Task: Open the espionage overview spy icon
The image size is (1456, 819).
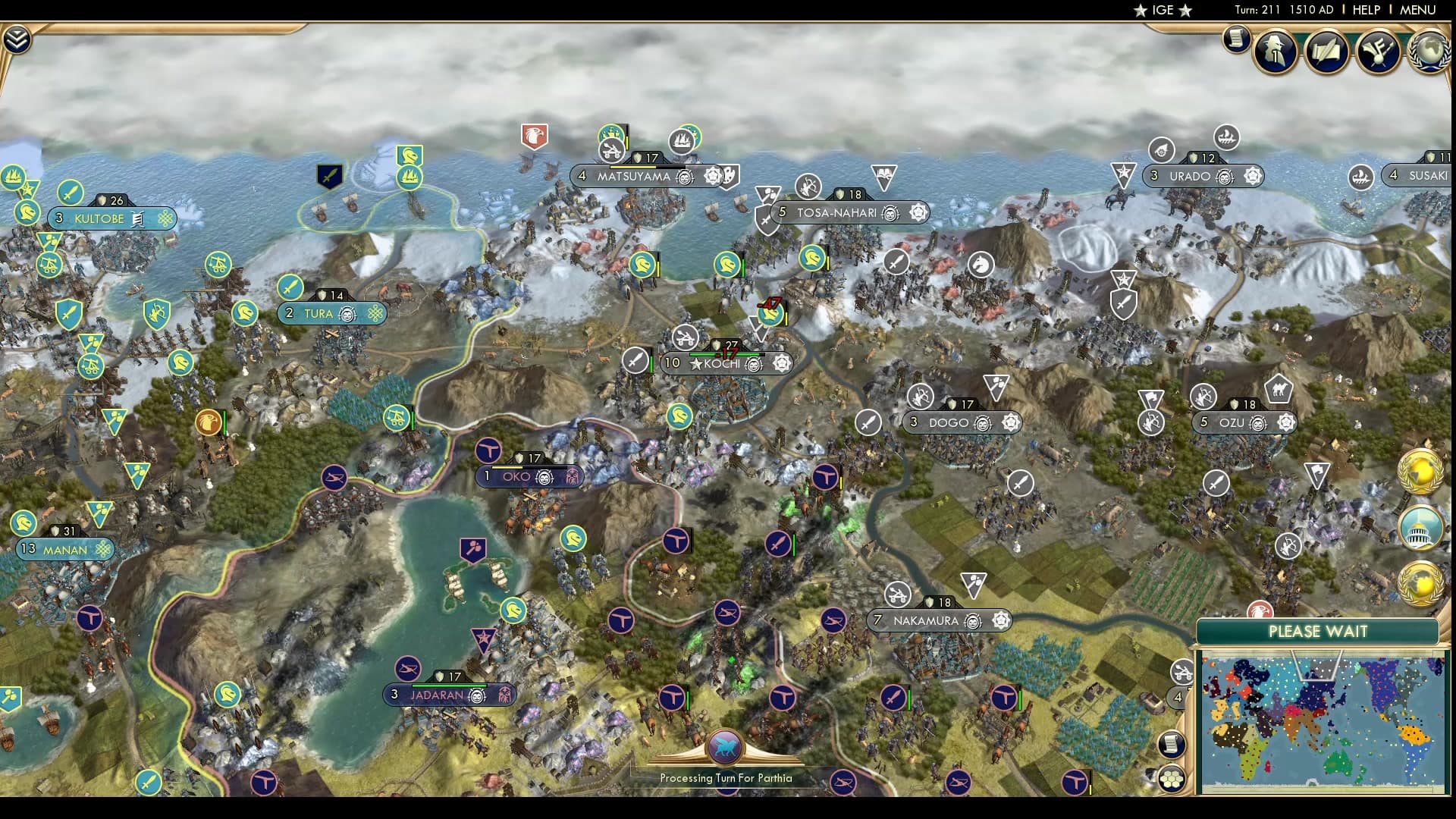Action: point(1273,52)
